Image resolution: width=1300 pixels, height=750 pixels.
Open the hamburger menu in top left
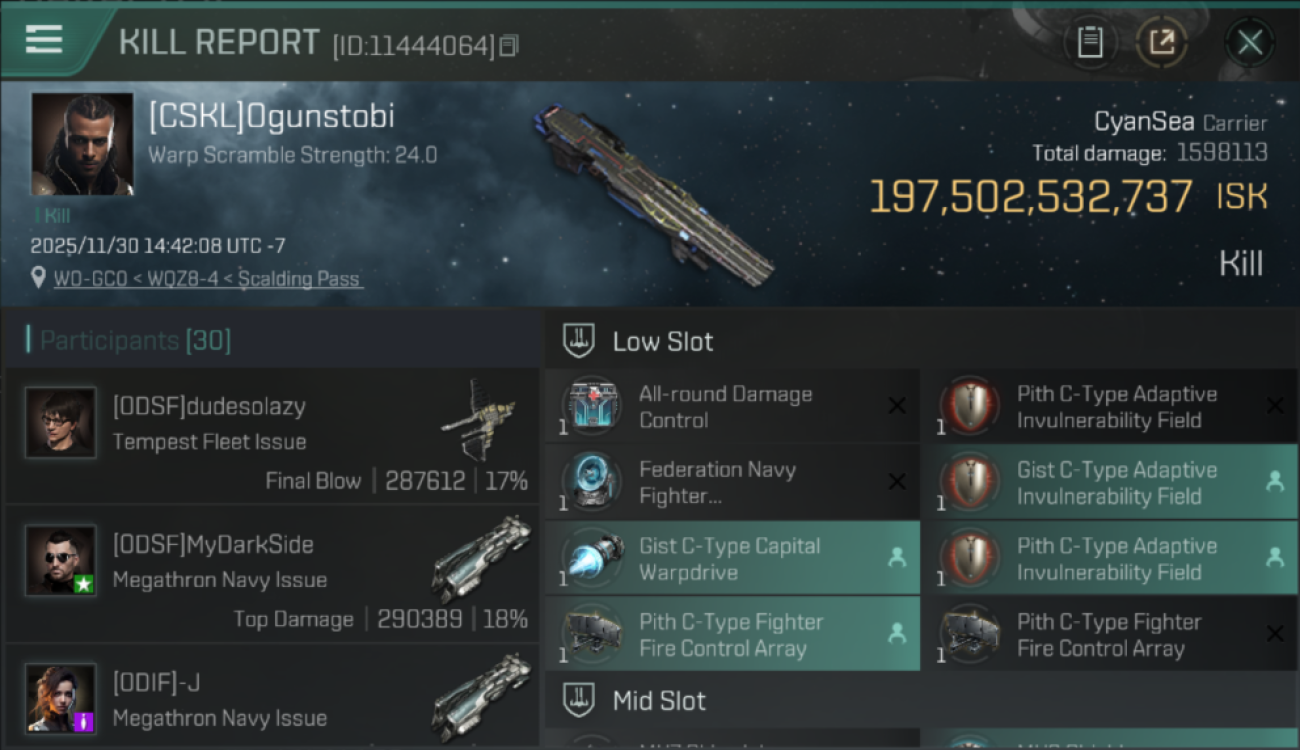pos(42,41)
